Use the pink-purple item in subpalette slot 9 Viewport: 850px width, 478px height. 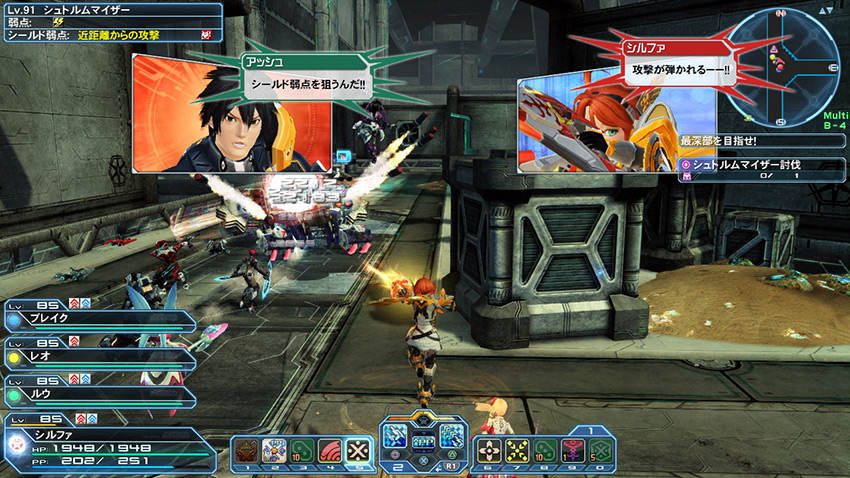(573, 451)
